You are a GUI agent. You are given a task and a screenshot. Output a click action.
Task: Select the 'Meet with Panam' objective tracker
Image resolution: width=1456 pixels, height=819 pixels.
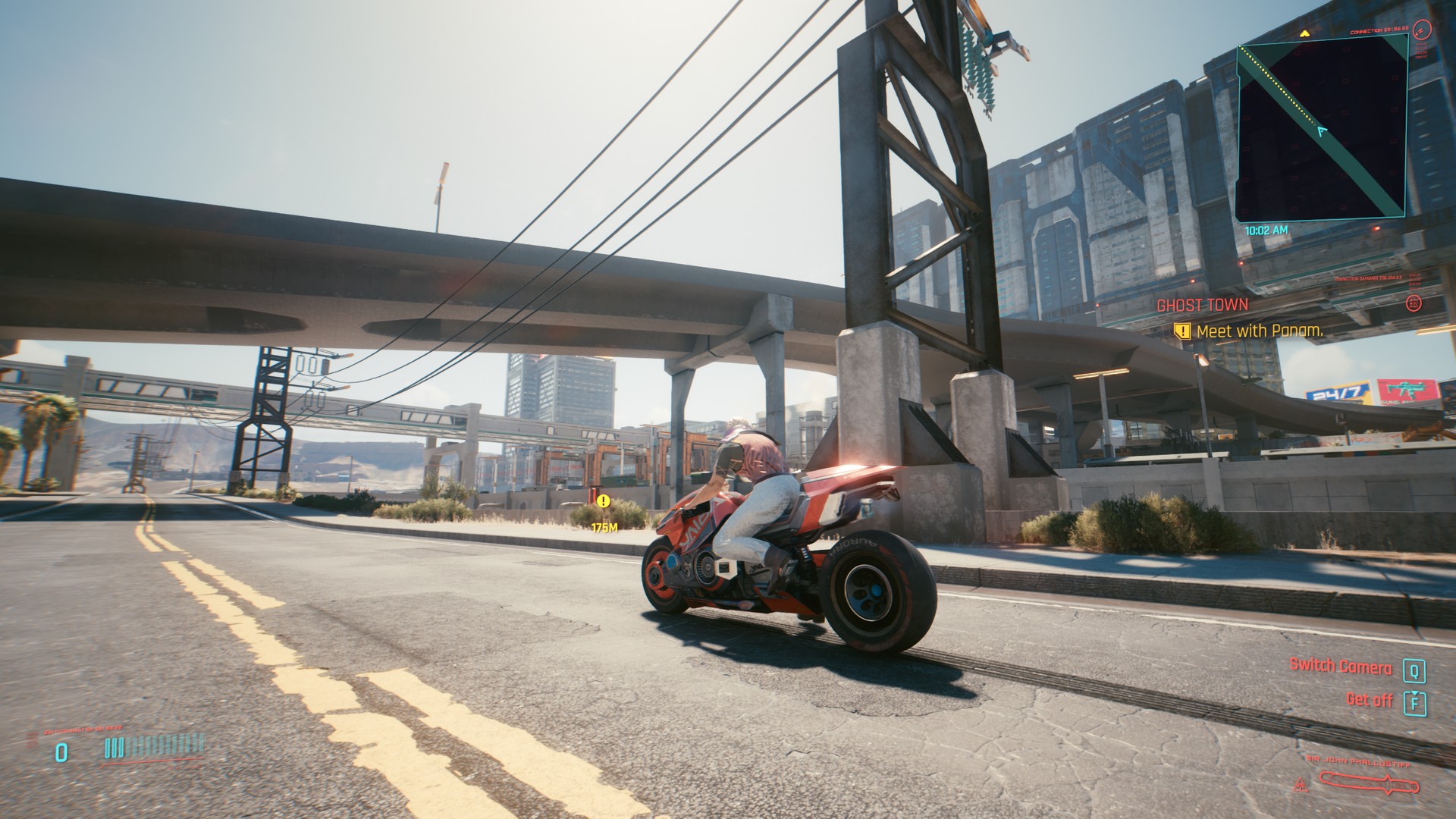point(1259,331)
